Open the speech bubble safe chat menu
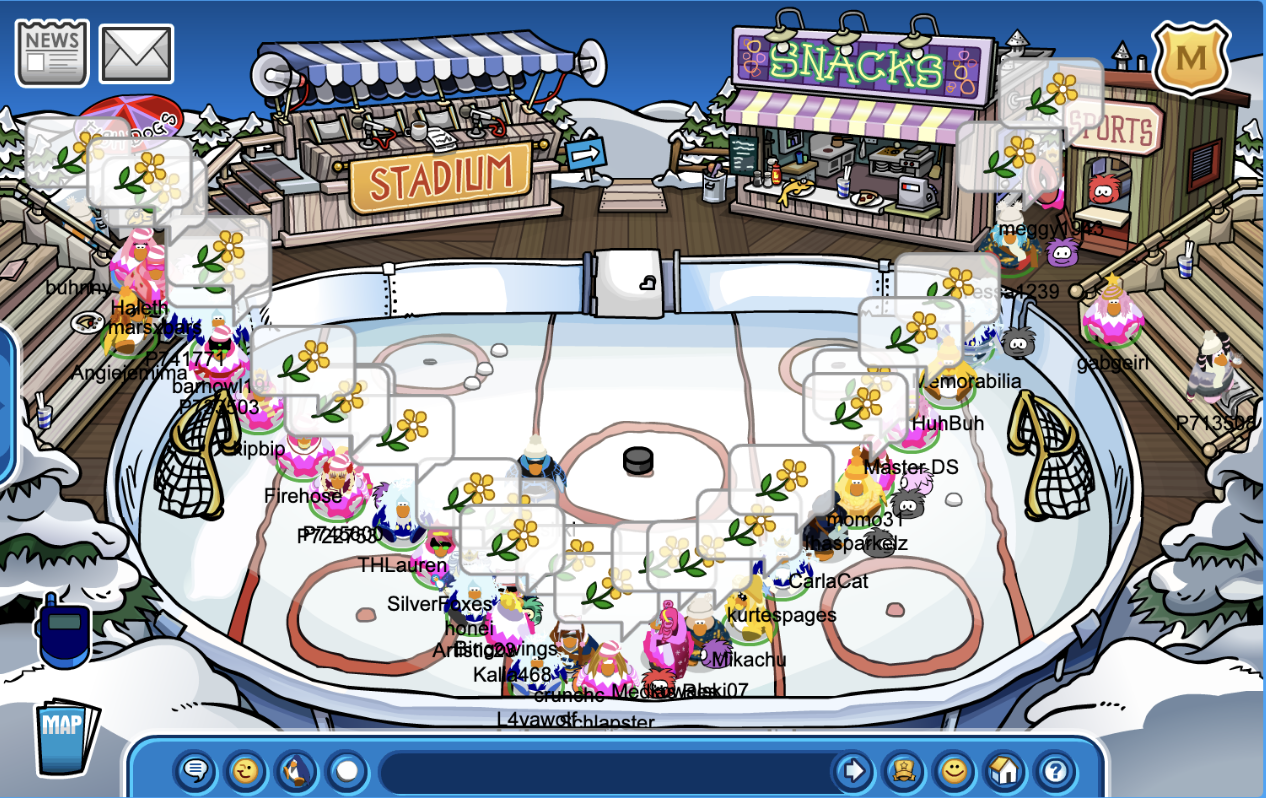This screenshot has height=798, width=1266. click(195, 771)
